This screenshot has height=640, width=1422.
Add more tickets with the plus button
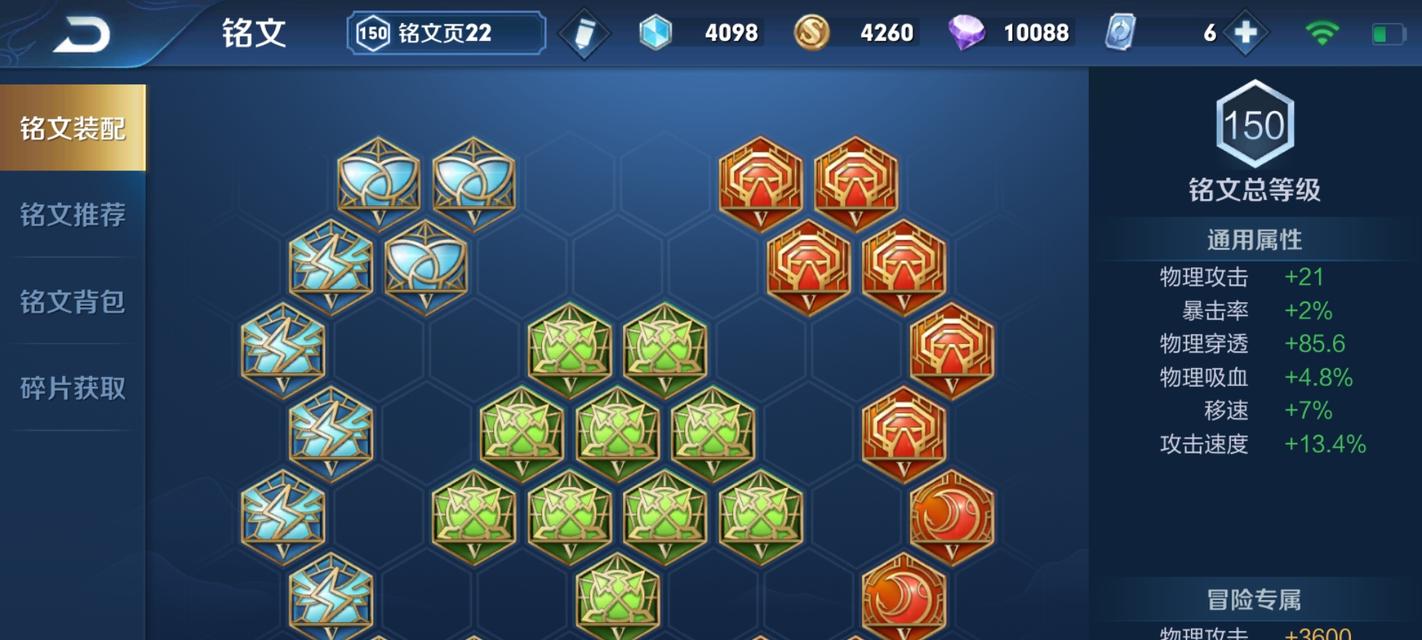coord(1245,33)
